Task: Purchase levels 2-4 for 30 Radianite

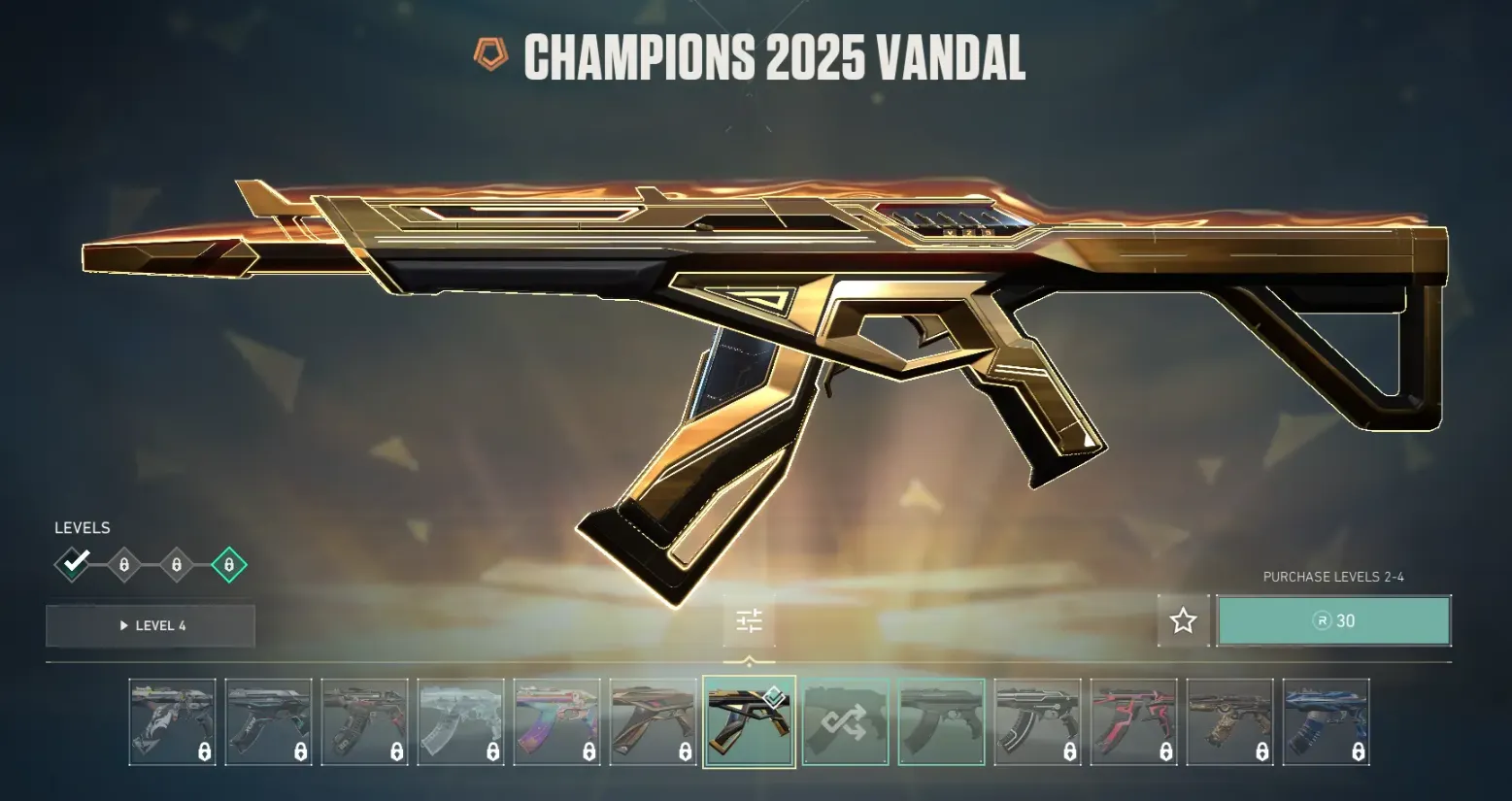Action: 1333,620
